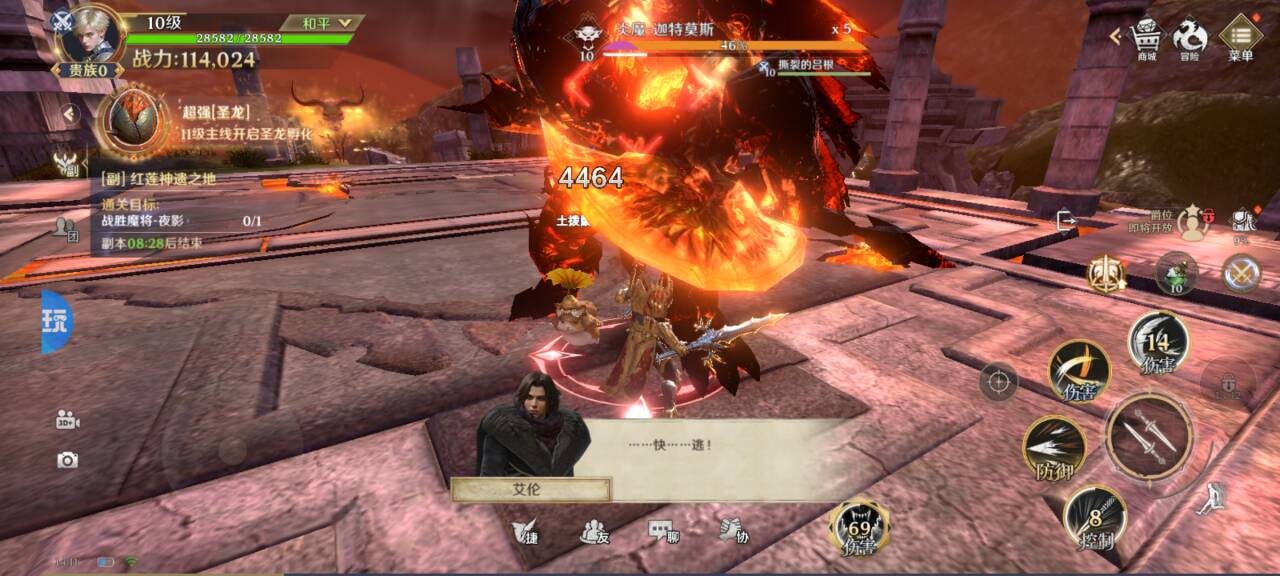Image resolution: width=1280 pixels, height=576 pixels.
Task: Open the 商城 shop
Action: tap(1147, 38)
